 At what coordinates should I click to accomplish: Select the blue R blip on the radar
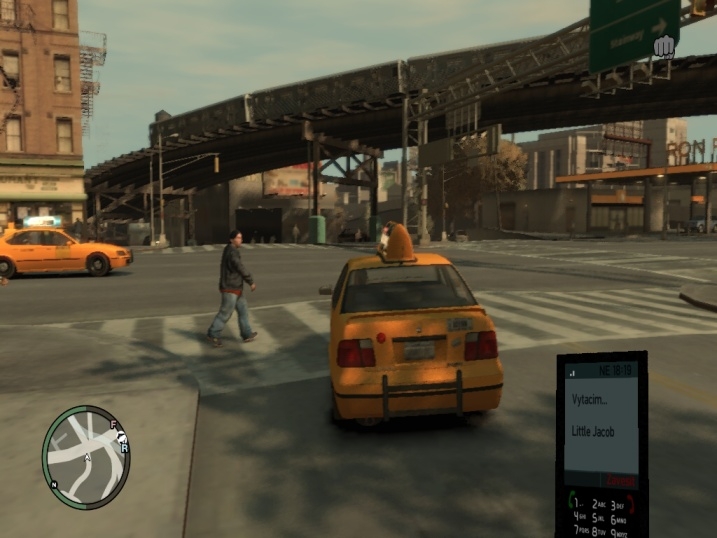point(124,448)
